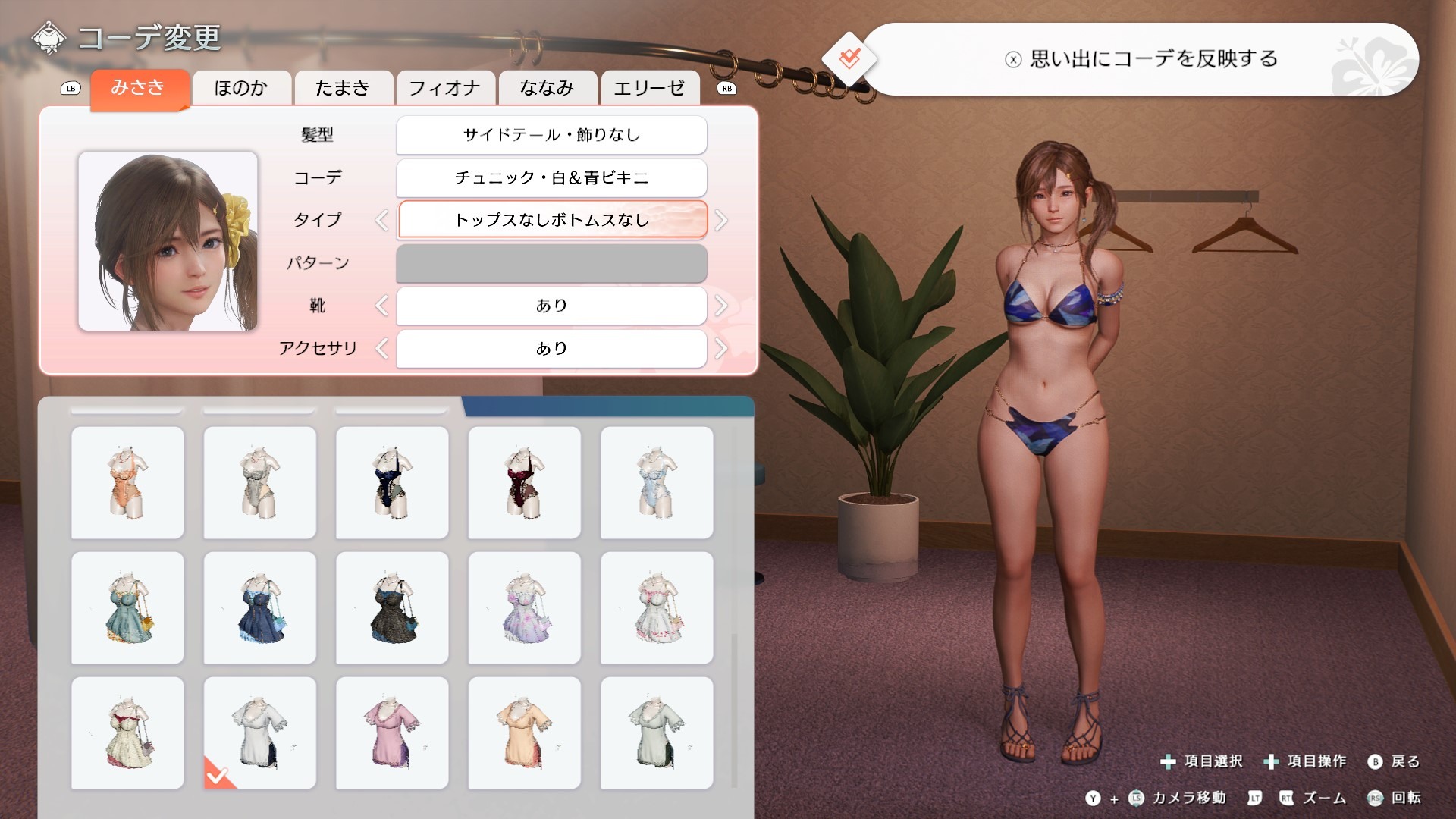The height and width of the screenshot is (819, 1456).
Task: Open the 髪型 hairstyle selection field
Action: 551,135
